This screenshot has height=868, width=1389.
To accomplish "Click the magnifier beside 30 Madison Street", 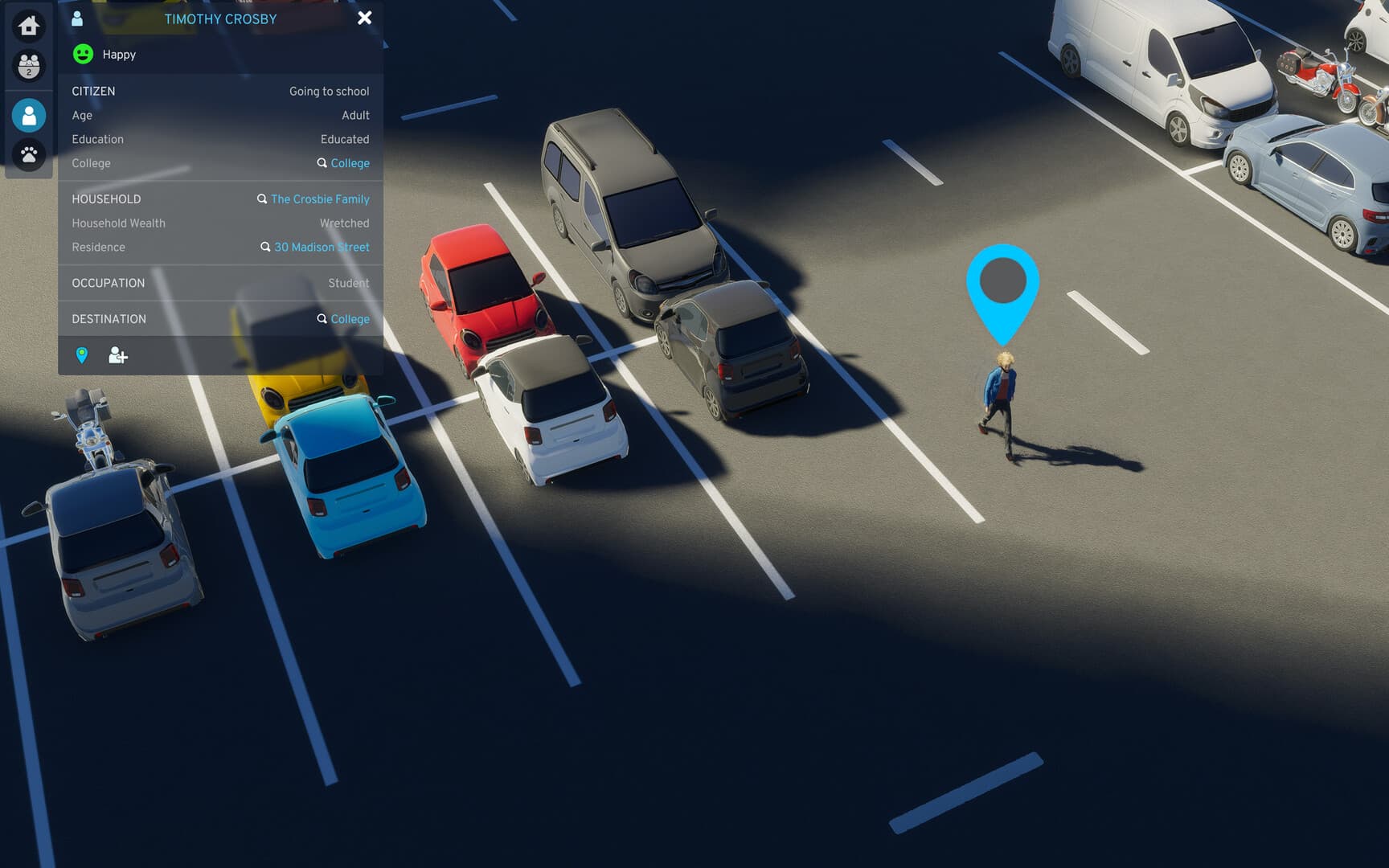I will tap(265, 247).
